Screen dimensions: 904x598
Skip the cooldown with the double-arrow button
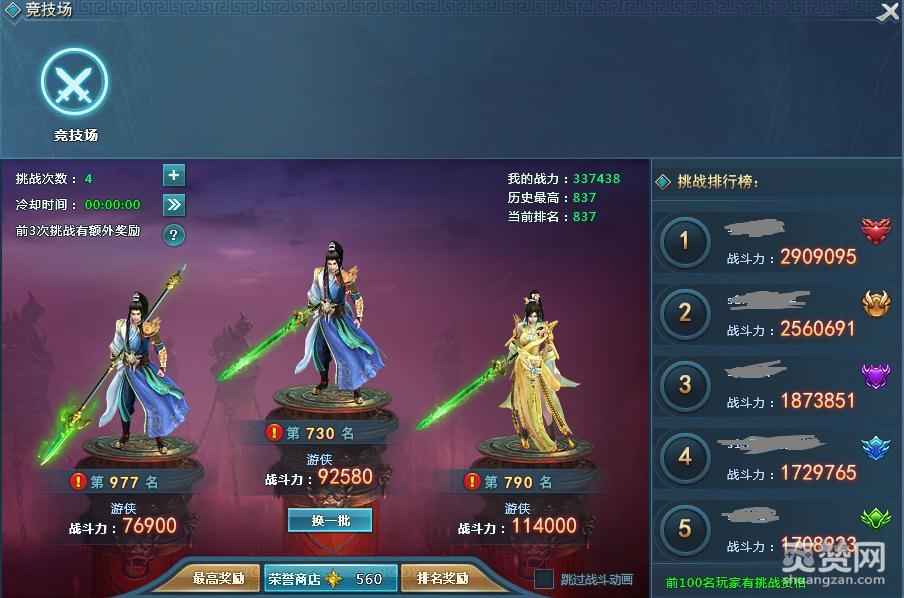pos(174,205)
